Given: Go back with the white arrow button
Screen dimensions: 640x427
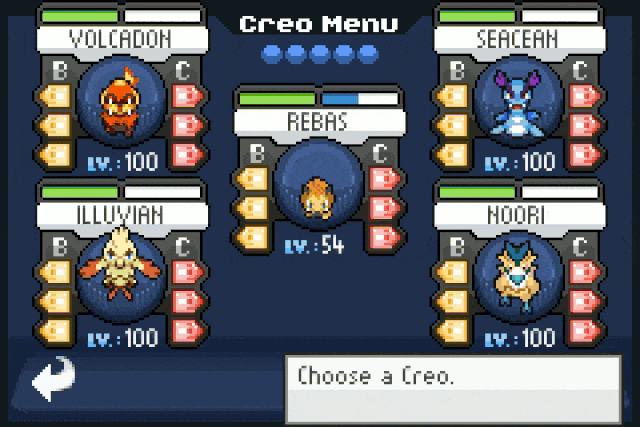Looking at the screenshot, I should pos(53,378).
